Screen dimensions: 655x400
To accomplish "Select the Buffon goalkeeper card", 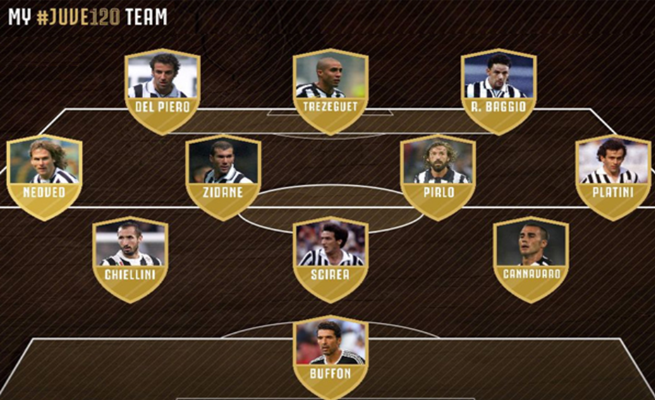I will (330, 357).
